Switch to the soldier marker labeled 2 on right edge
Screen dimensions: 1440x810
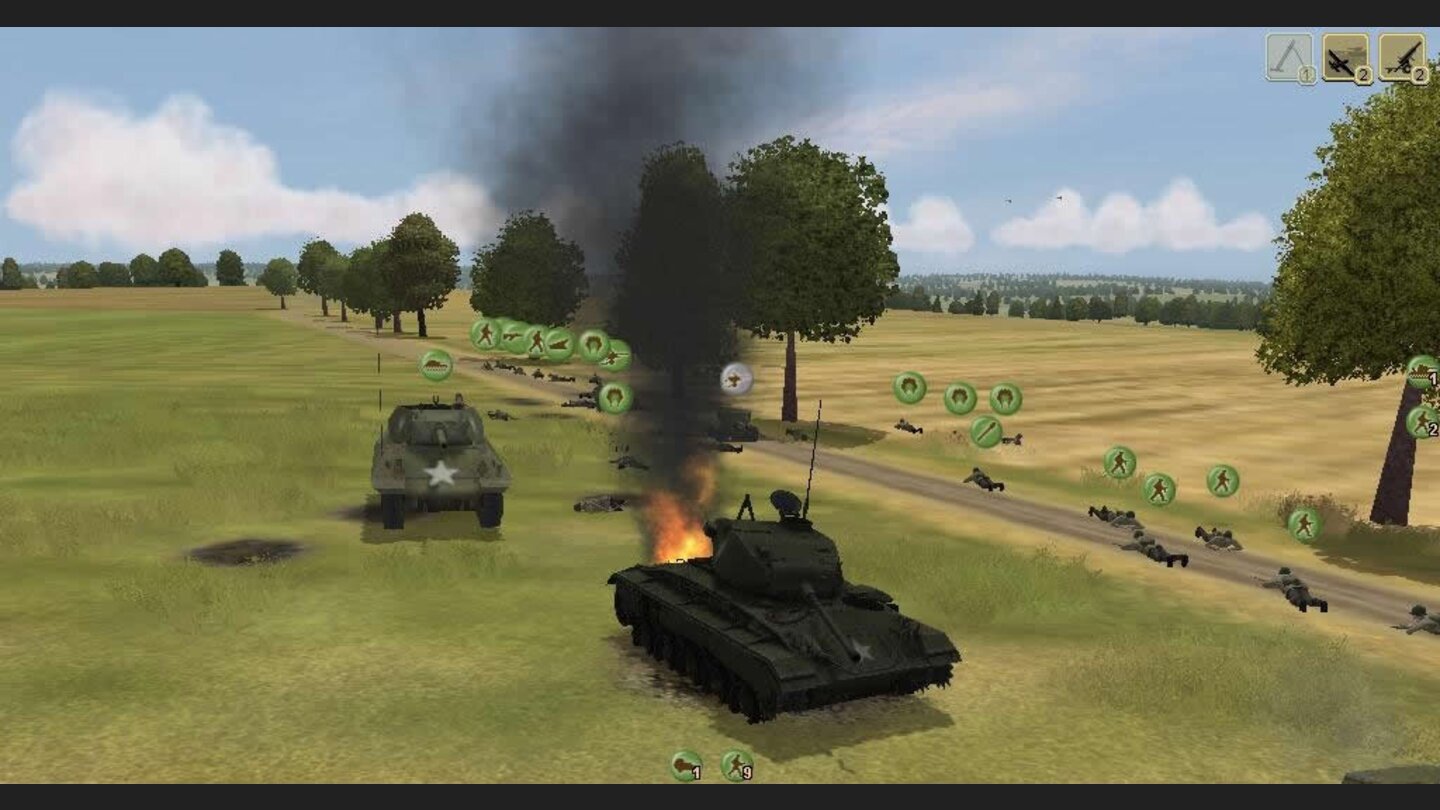1422,421
